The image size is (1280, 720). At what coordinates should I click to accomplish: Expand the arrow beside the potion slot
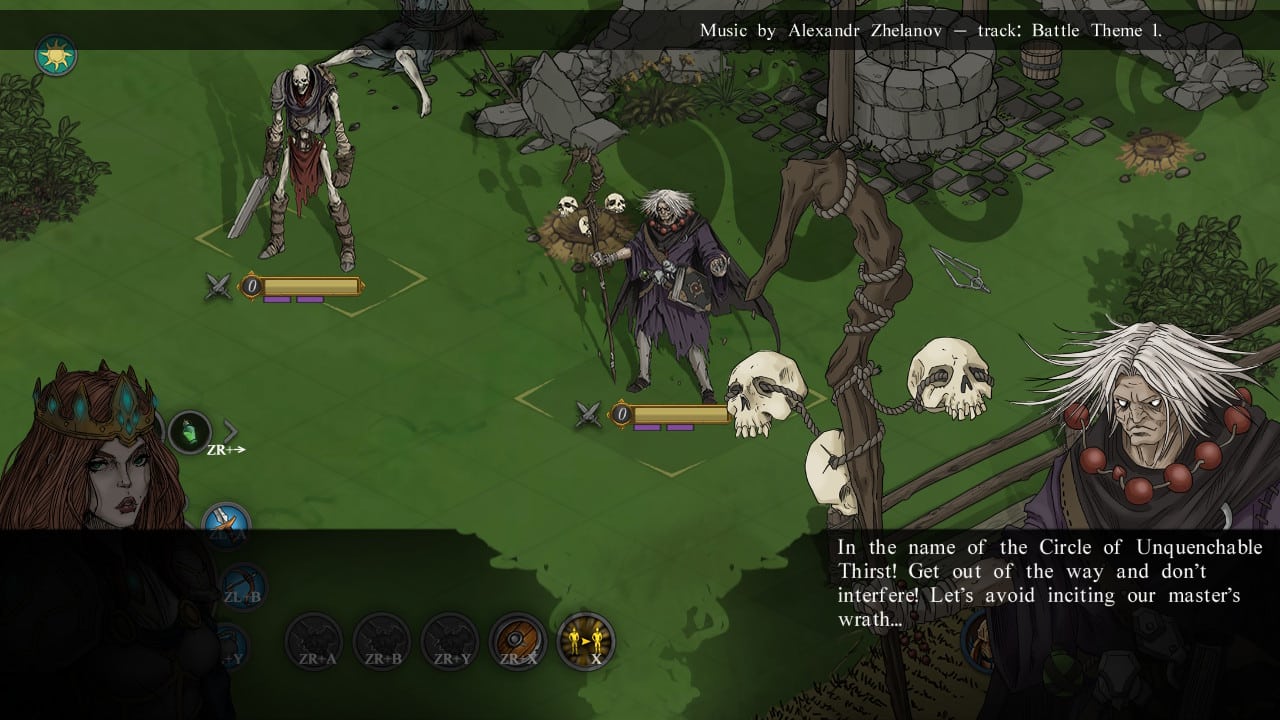click(x=231, y=431)
